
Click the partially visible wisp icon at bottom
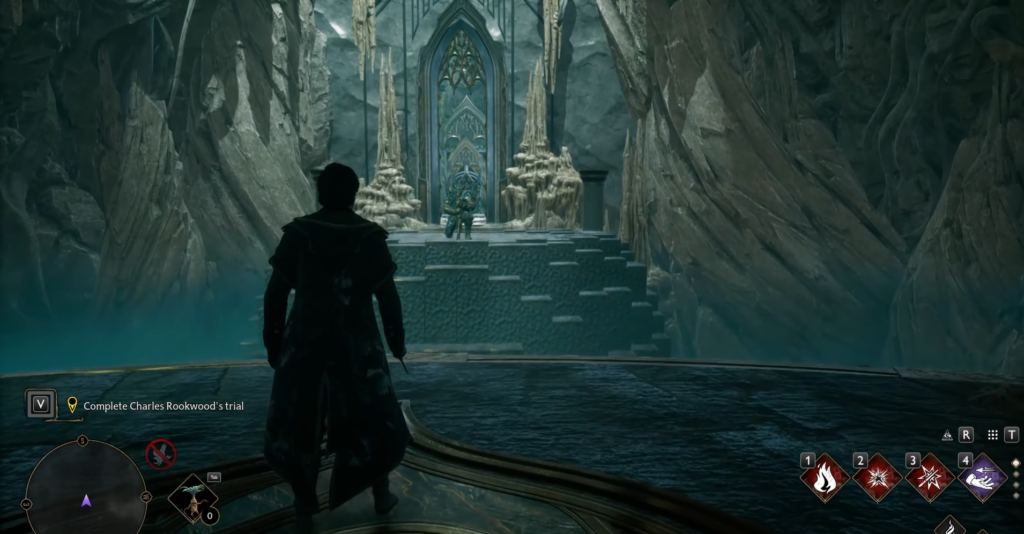(x=950, y=525)
